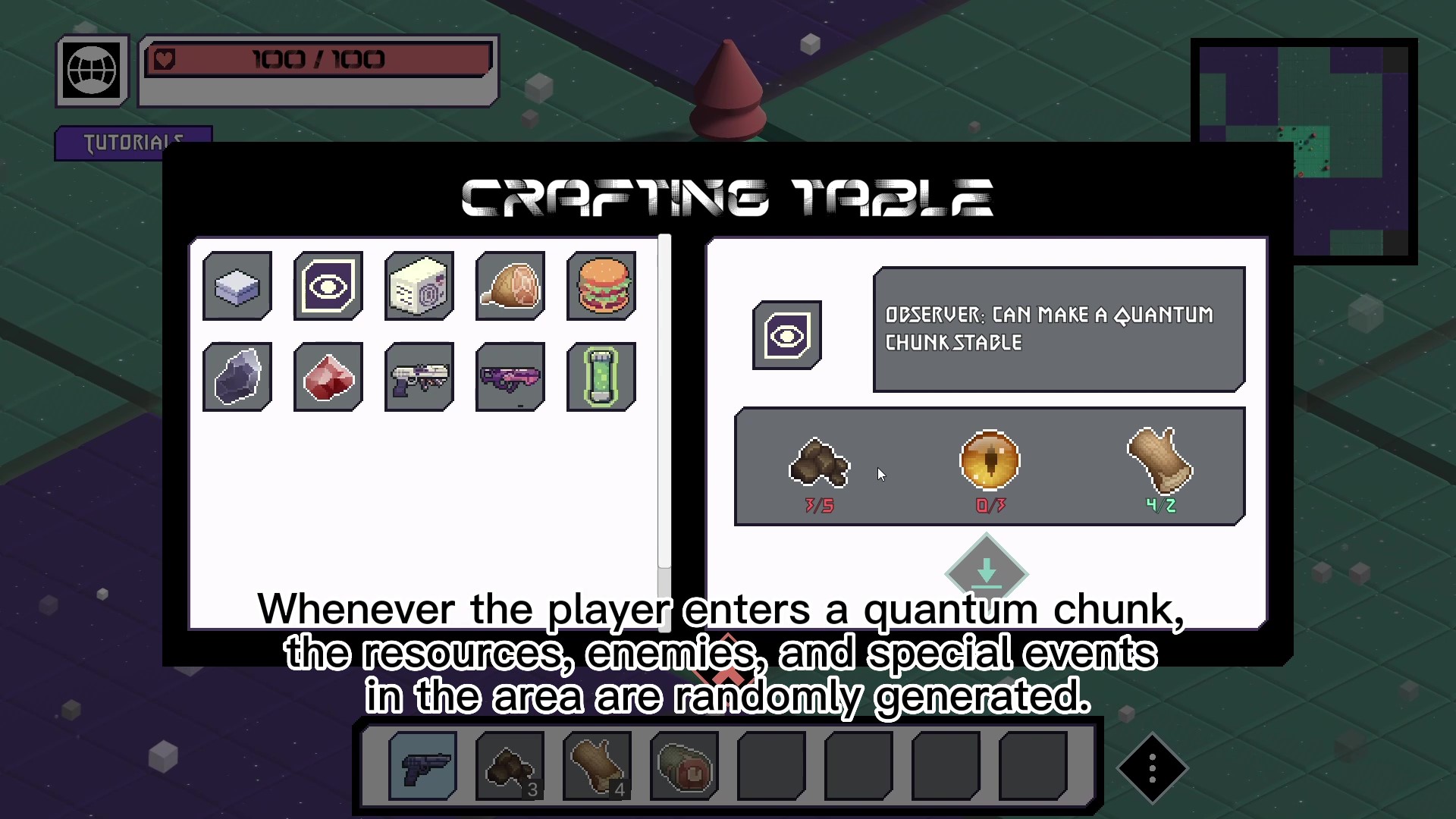1456x819 pixels.
Task: Select the white block recipe
Action: coord(237,287)
